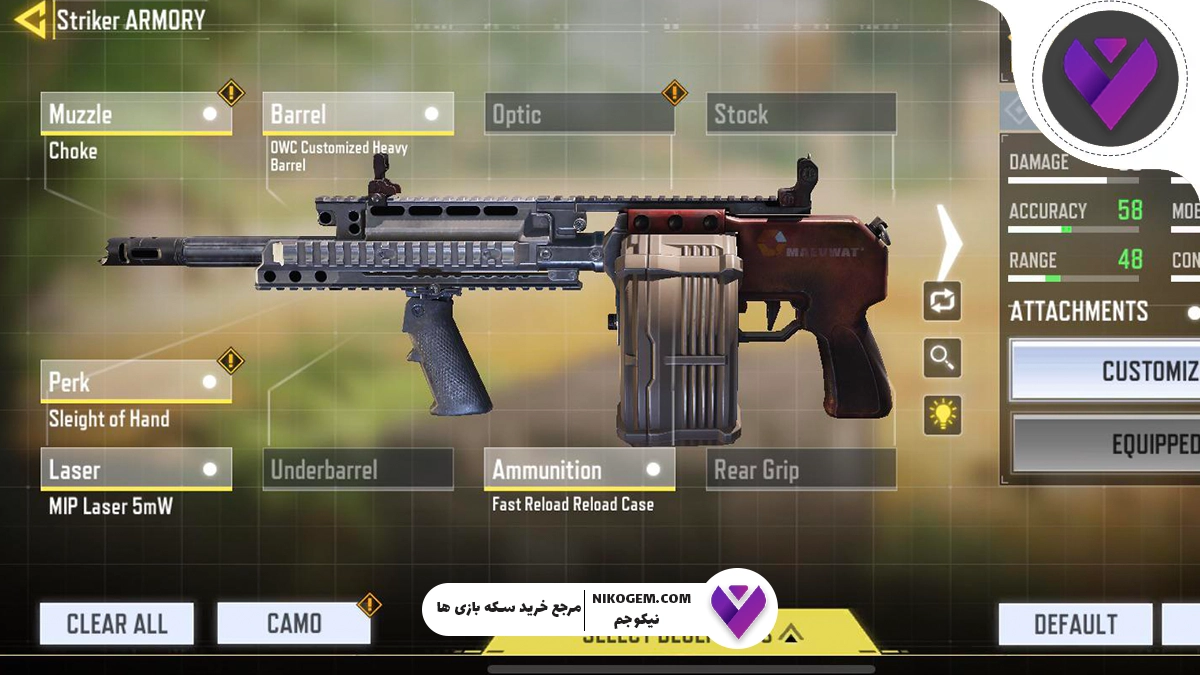Open the Ammunition attachment slot

pos(579,469)
